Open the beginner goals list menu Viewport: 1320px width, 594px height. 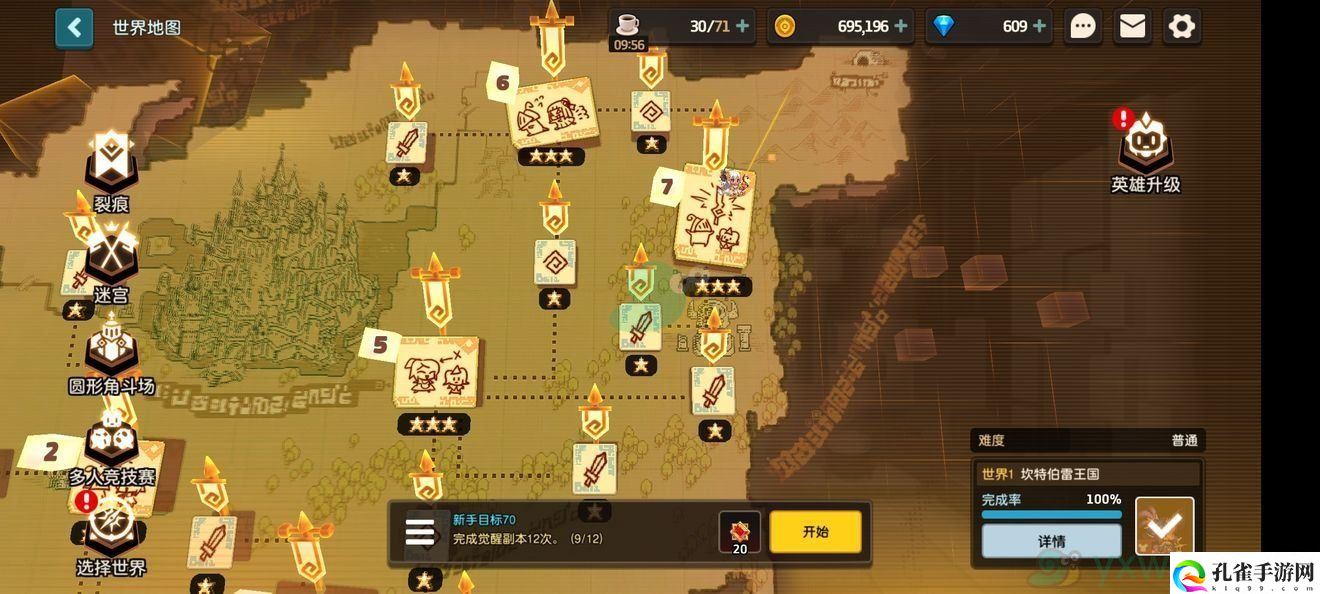click(x=420, y=532)
